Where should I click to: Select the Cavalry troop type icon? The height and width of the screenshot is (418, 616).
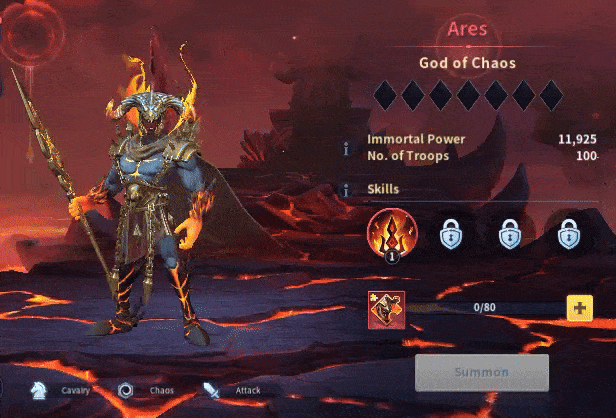click(37, 390)
